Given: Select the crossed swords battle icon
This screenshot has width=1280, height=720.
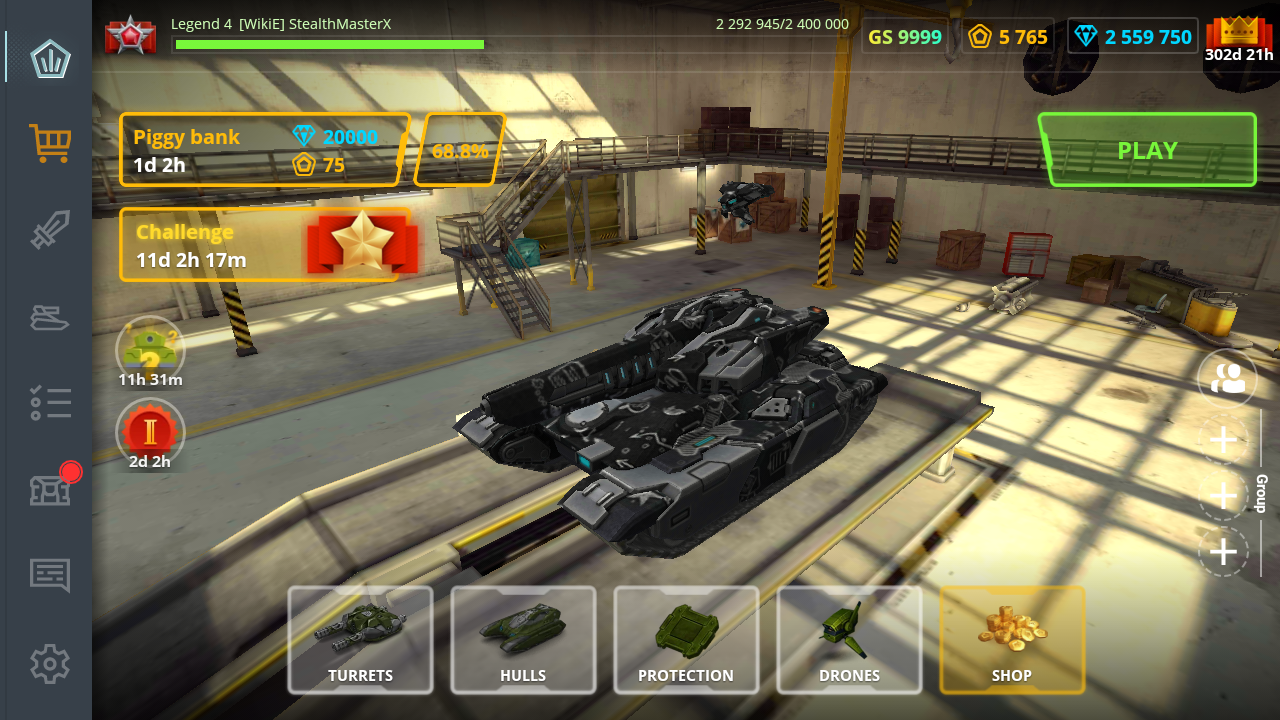Looking at the screenshot, I should pyautogui.click(x=49, y=231).
